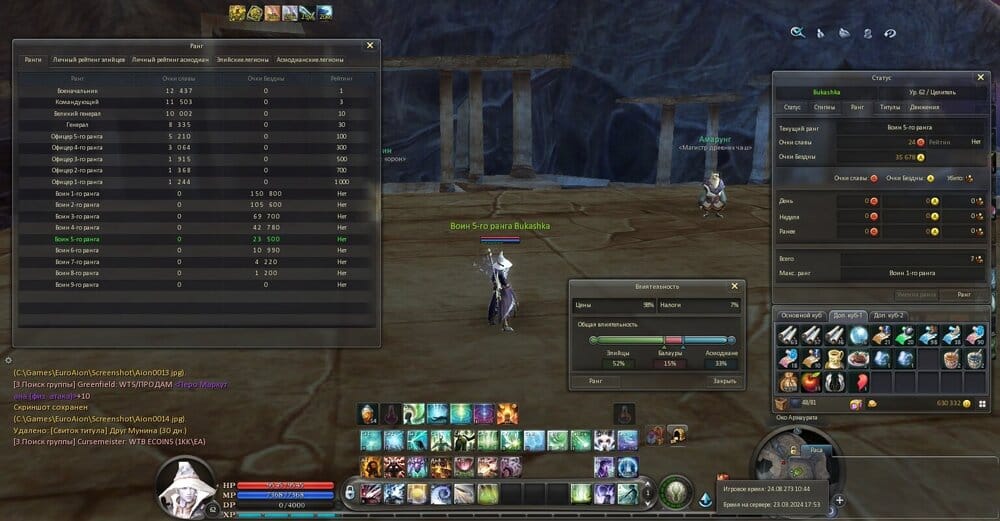
Task: Select the Асмодианские легионы tab
Action: click(310, 60)
